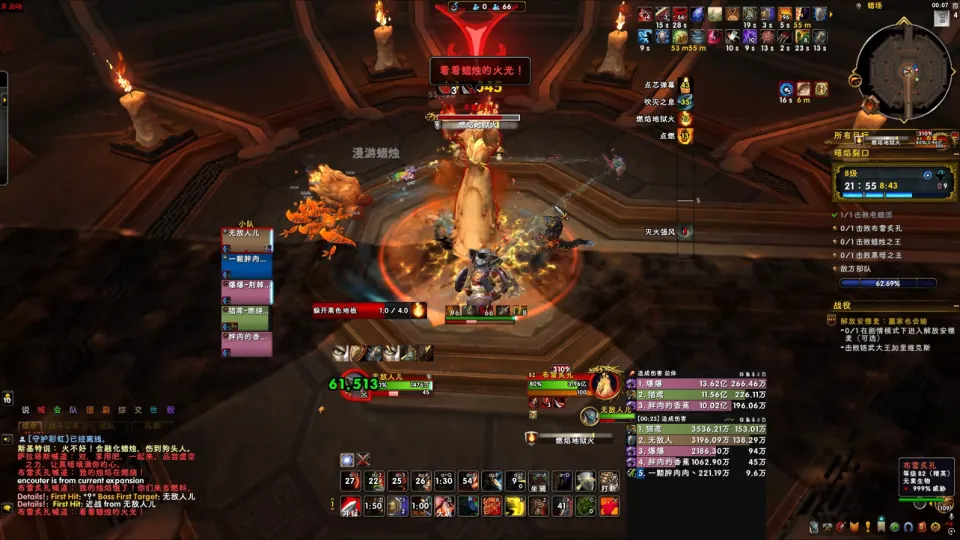
Task: Activate the 冲锋 charge ability
Action: pos(348,507)
